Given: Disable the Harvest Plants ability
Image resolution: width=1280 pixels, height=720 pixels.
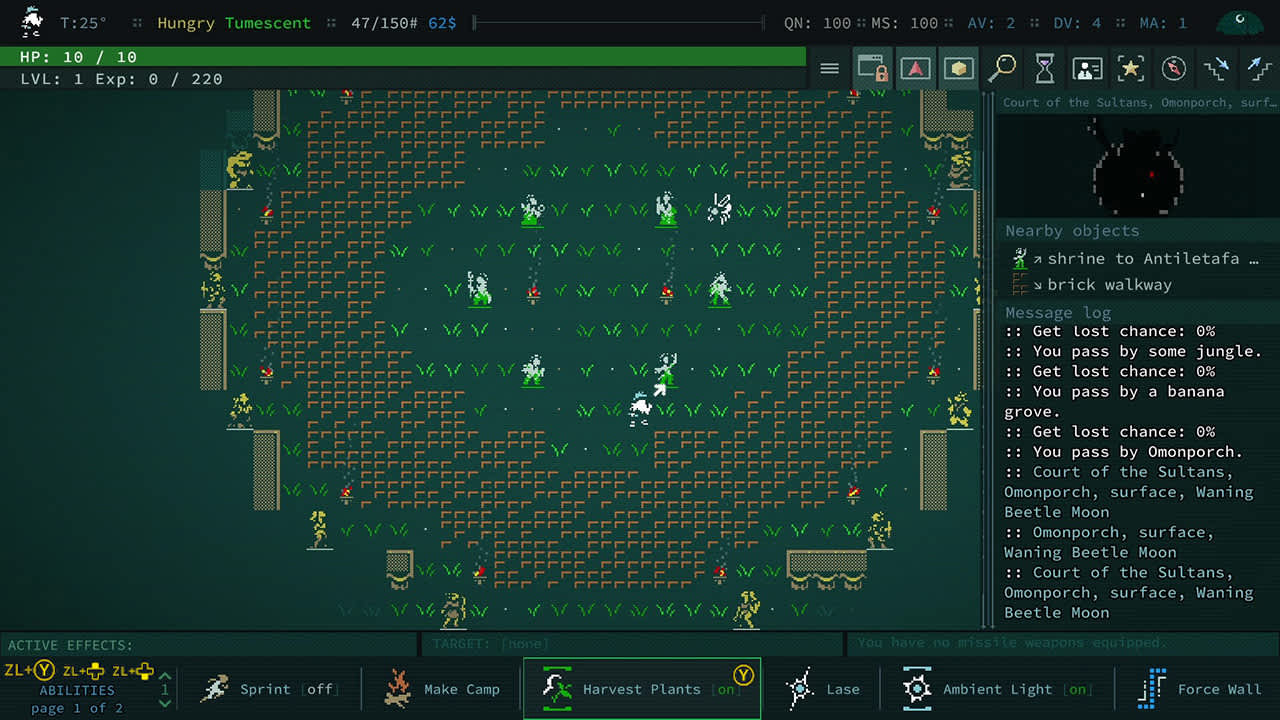Looking at the screenshot, I should click(x=641, y=689).
